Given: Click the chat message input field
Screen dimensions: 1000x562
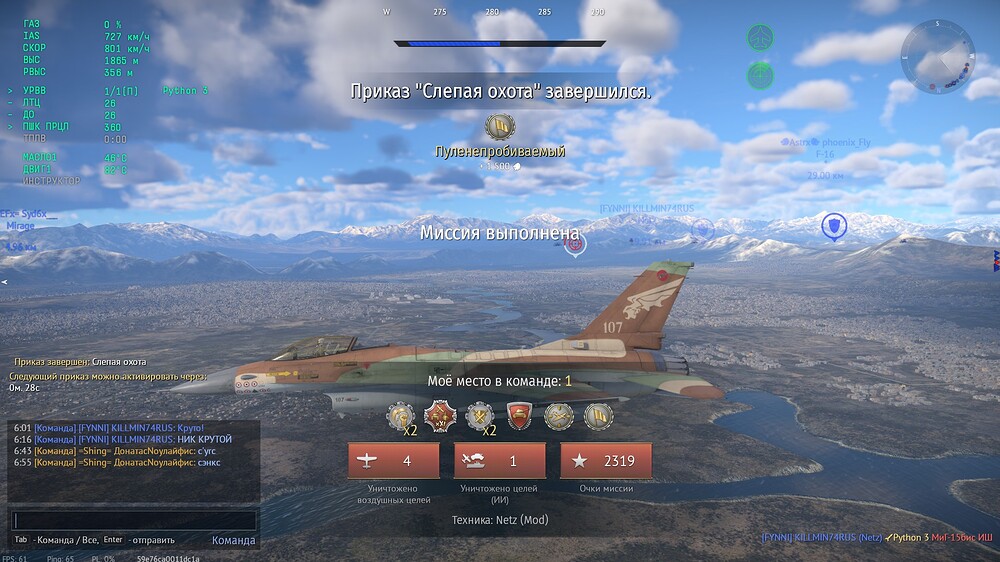Looking at the screenshot, I should click(134, 521).
